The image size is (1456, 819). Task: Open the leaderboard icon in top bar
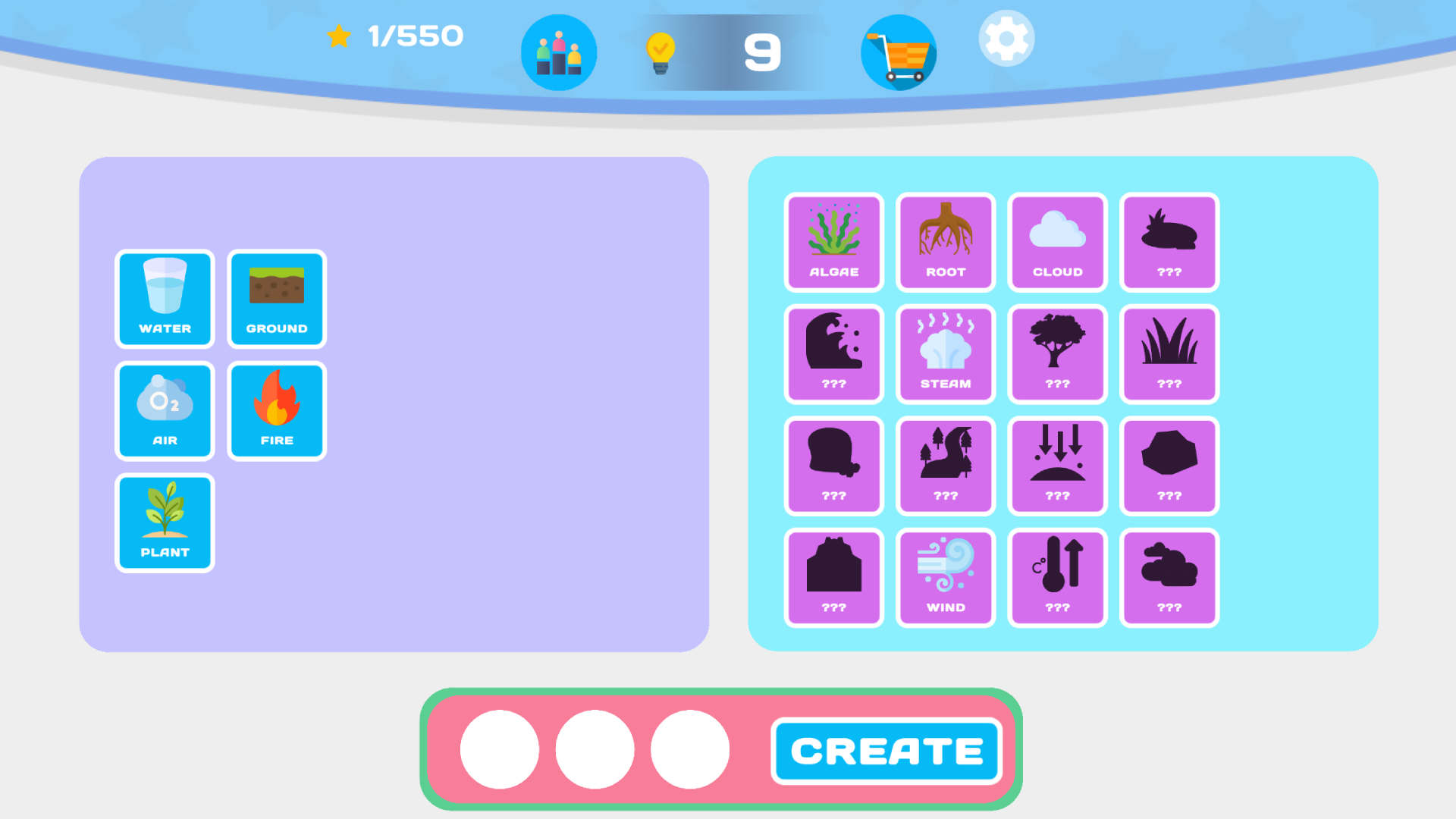coord(559,52)
